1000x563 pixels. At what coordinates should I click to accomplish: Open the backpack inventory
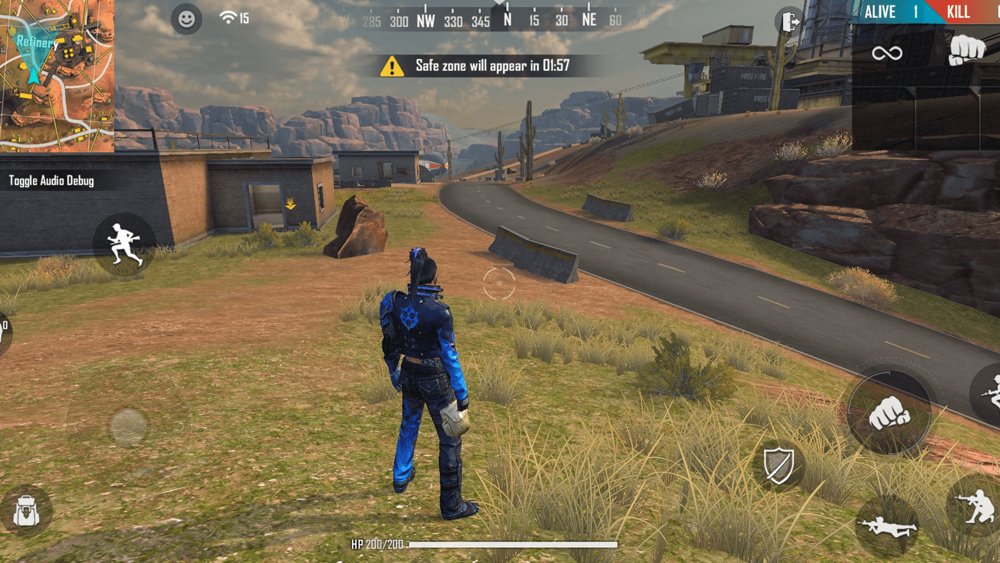[27, 511]
